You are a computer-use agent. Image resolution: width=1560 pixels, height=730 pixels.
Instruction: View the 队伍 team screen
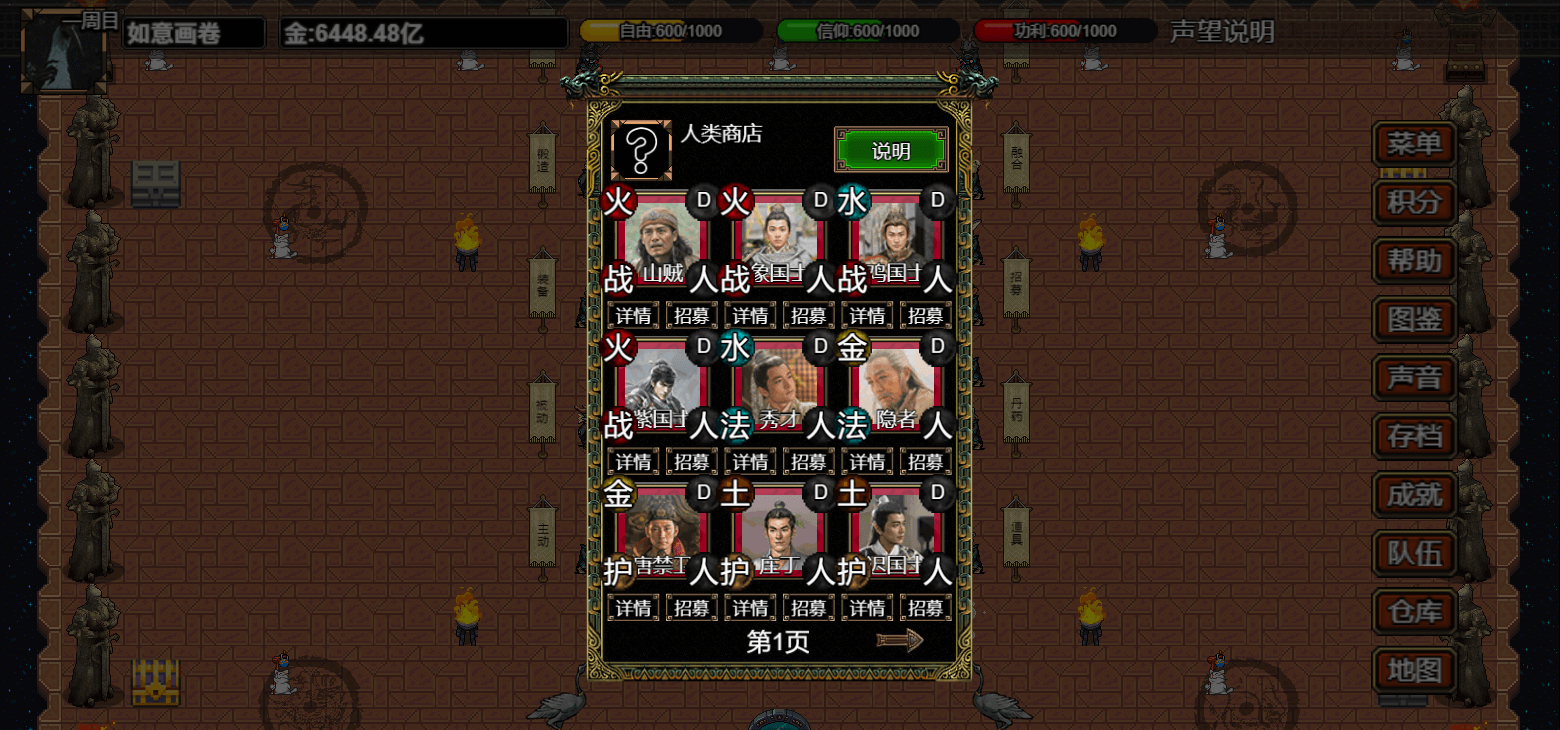1414,553
